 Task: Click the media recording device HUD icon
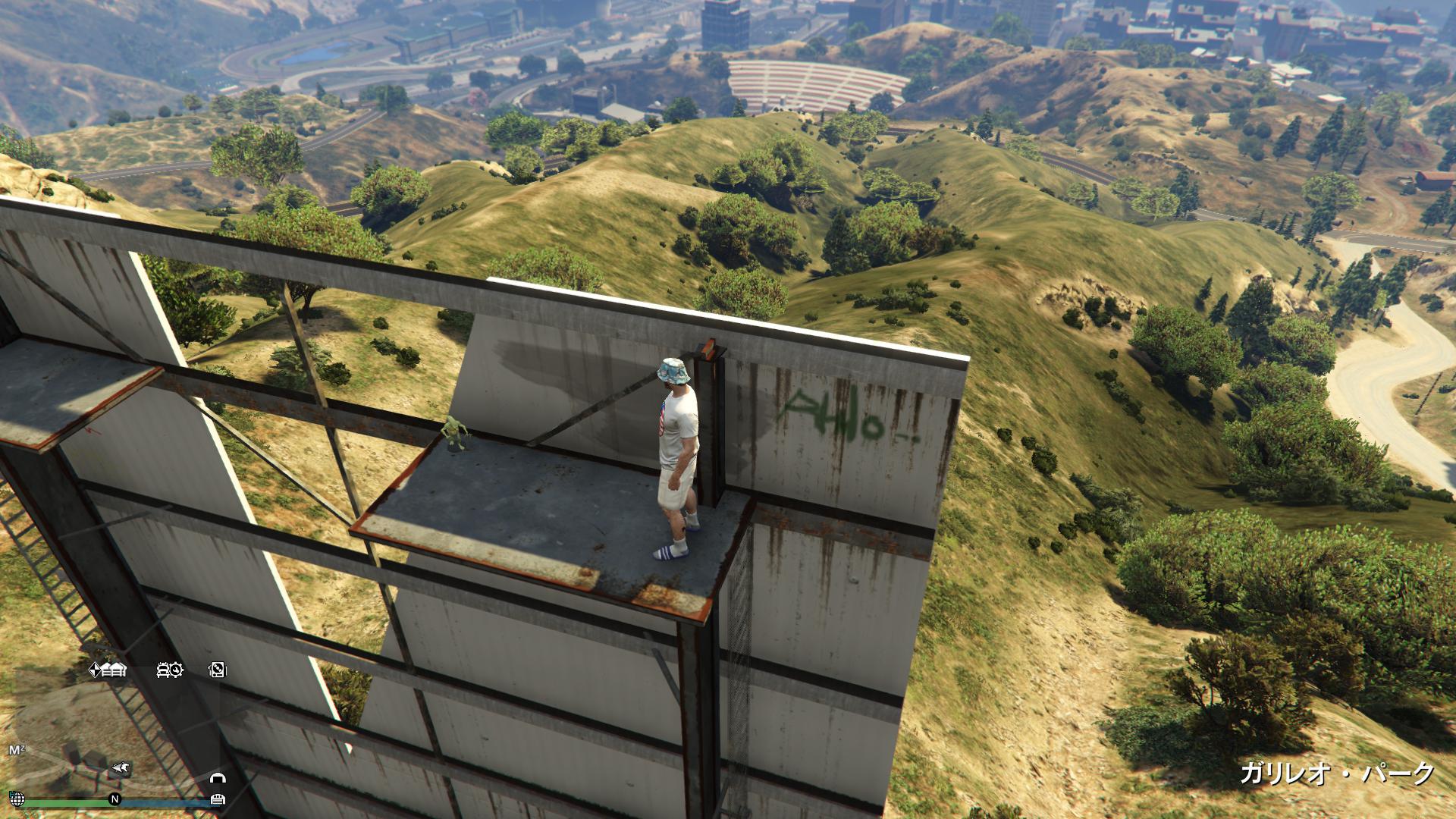point(217,670)
